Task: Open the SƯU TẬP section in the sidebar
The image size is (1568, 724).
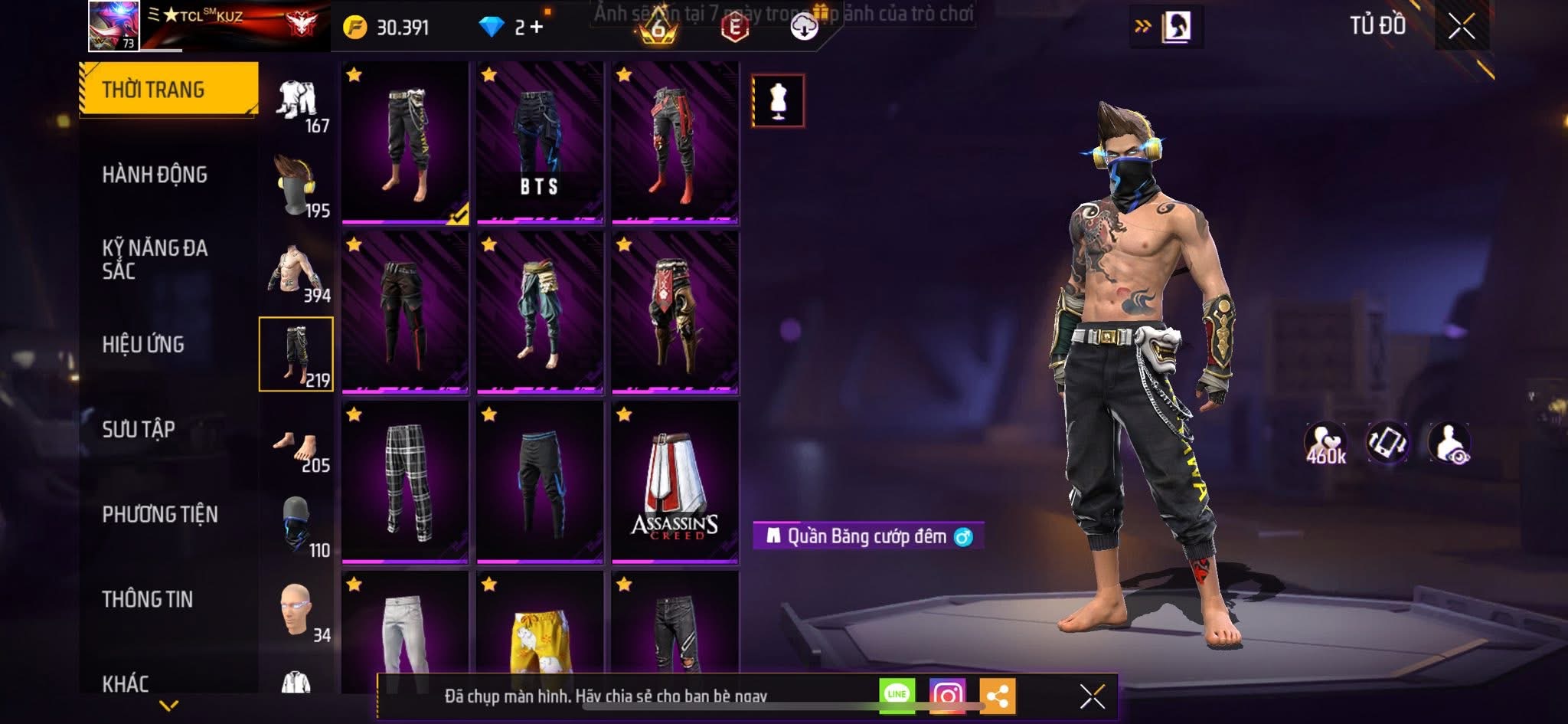Action: click(x=138, y=430)
